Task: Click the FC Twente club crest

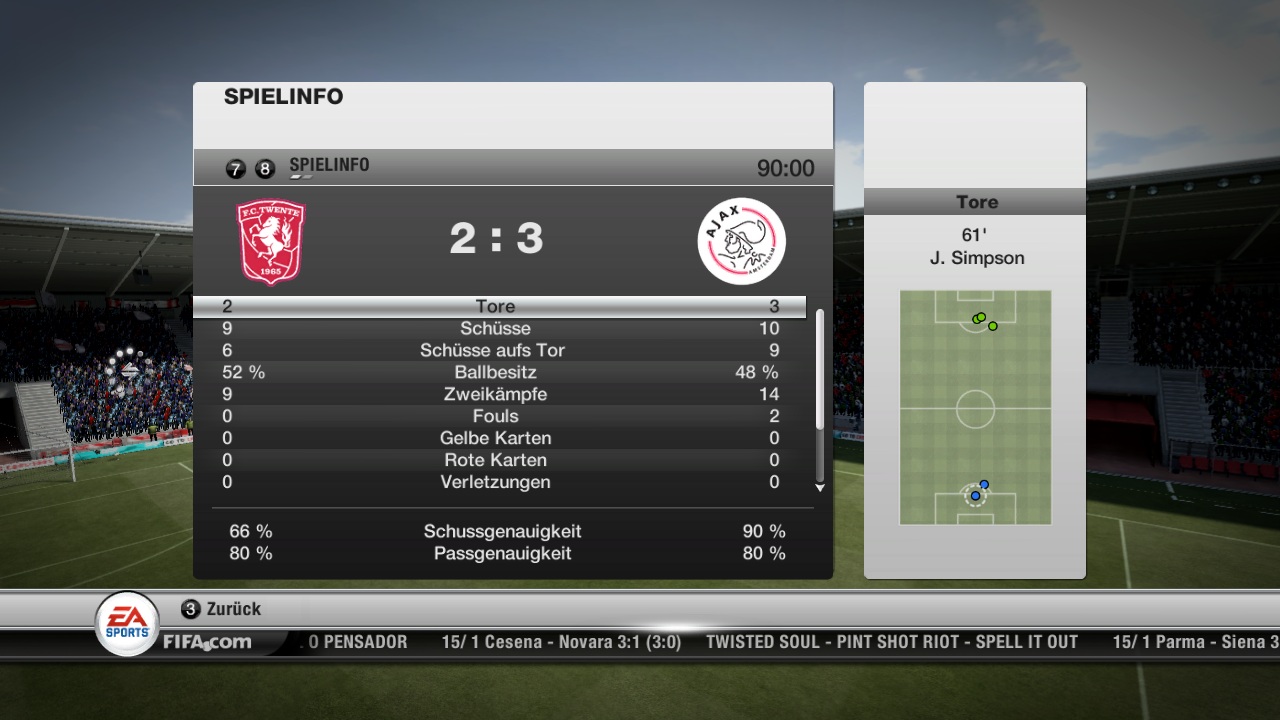Action: point(270,241)
